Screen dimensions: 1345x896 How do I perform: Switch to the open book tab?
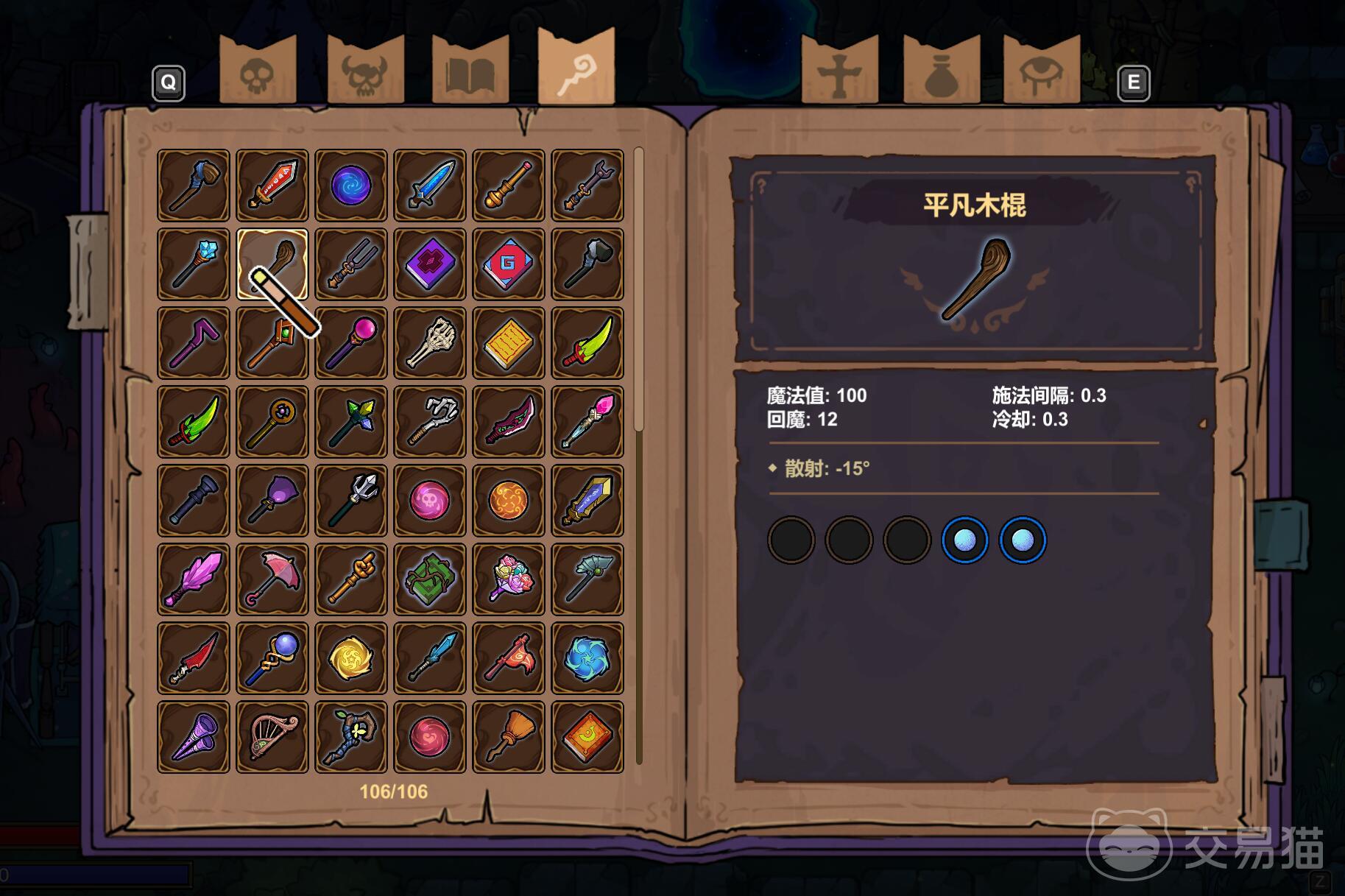(x=470, y=71)
